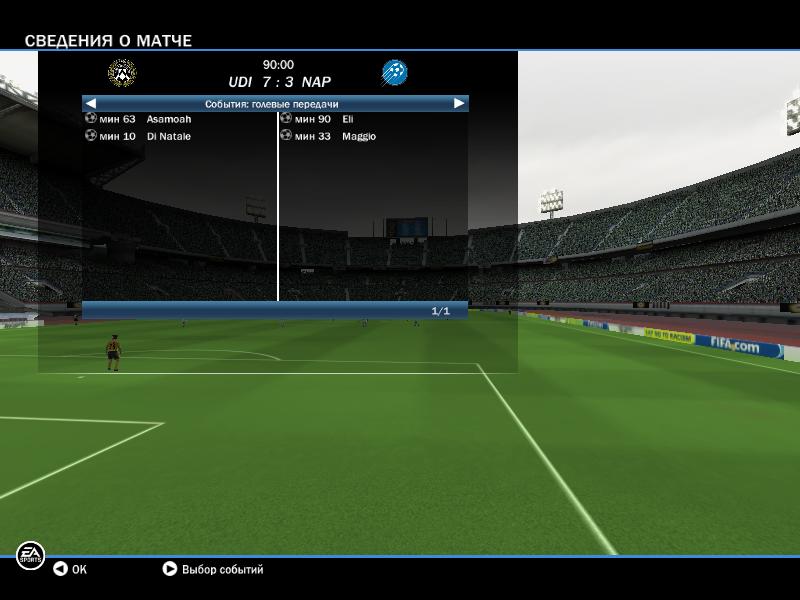
Task: Show the previous event type with left arrow
Action: pos(91,103)
